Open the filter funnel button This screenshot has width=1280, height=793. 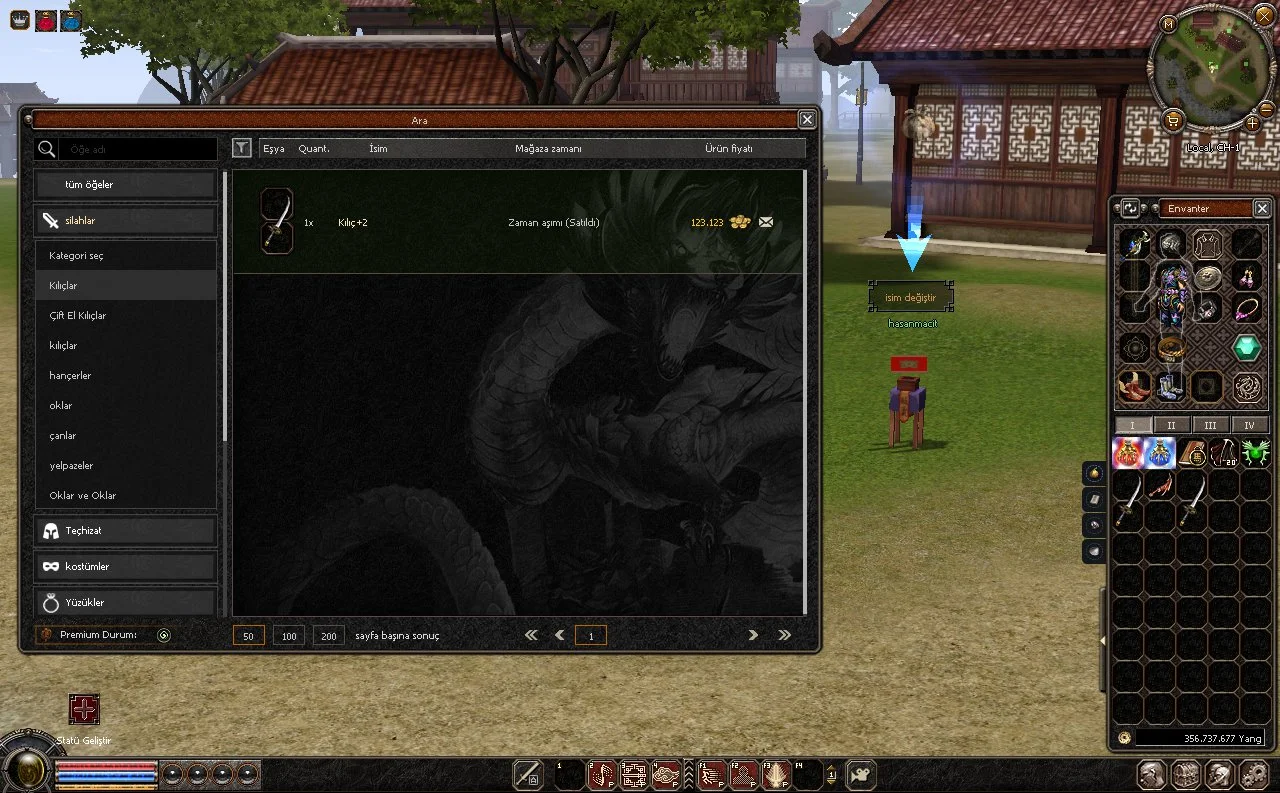click(242, 148)
